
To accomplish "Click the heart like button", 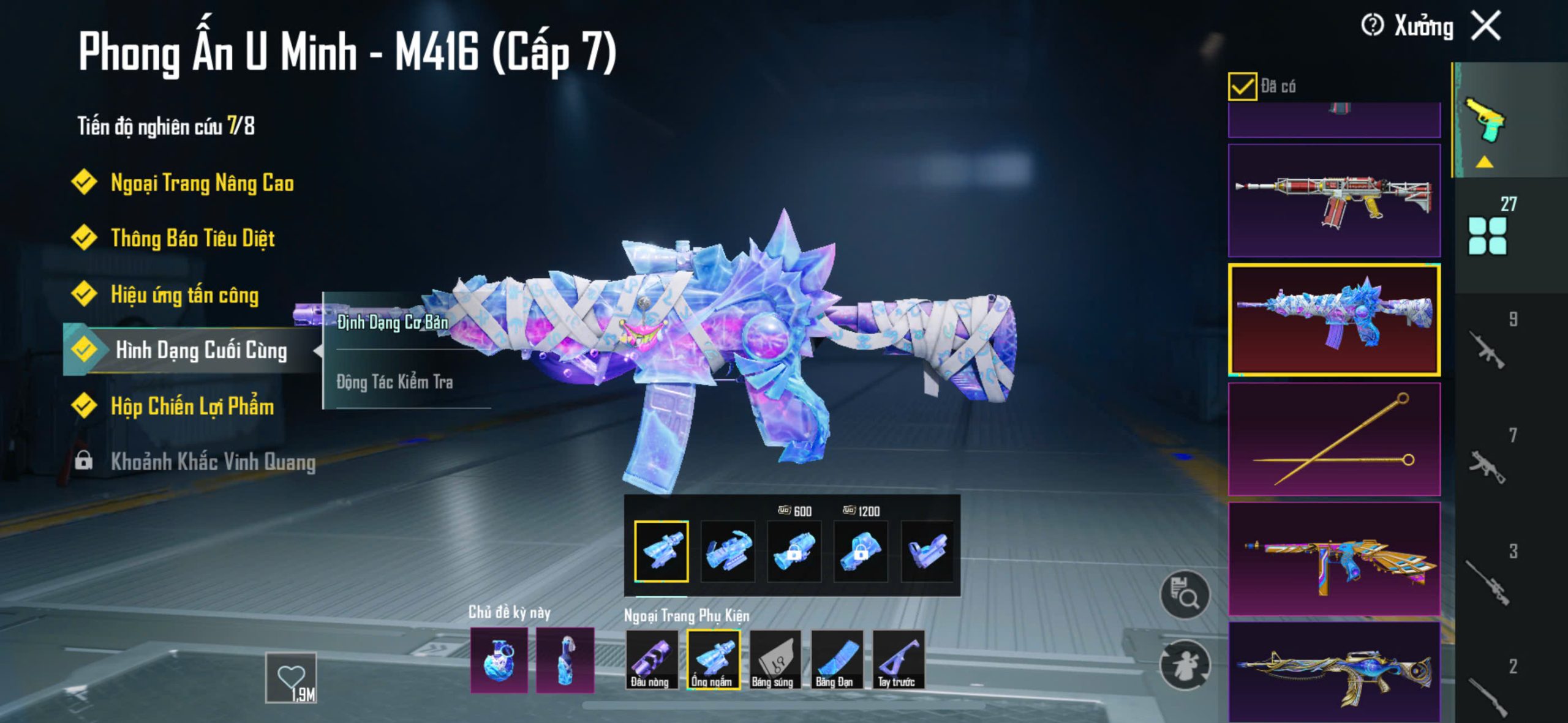I will [291, 677].
